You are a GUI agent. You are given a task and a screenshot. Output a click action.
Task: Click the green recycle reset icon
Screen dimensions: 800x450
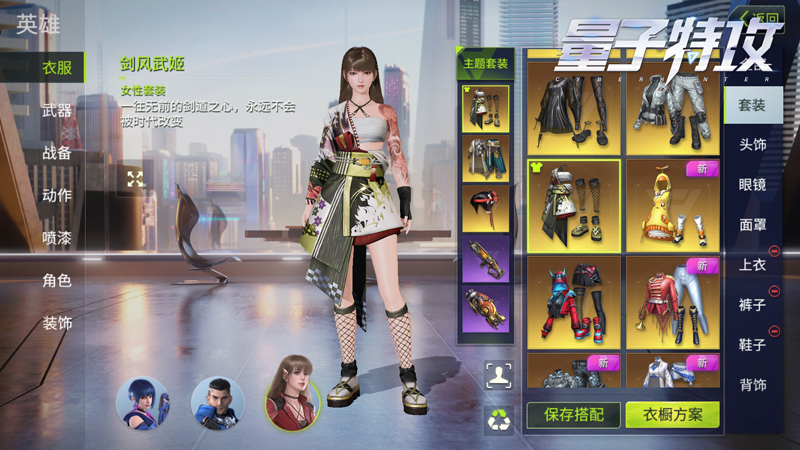click(x=499, y=419)
